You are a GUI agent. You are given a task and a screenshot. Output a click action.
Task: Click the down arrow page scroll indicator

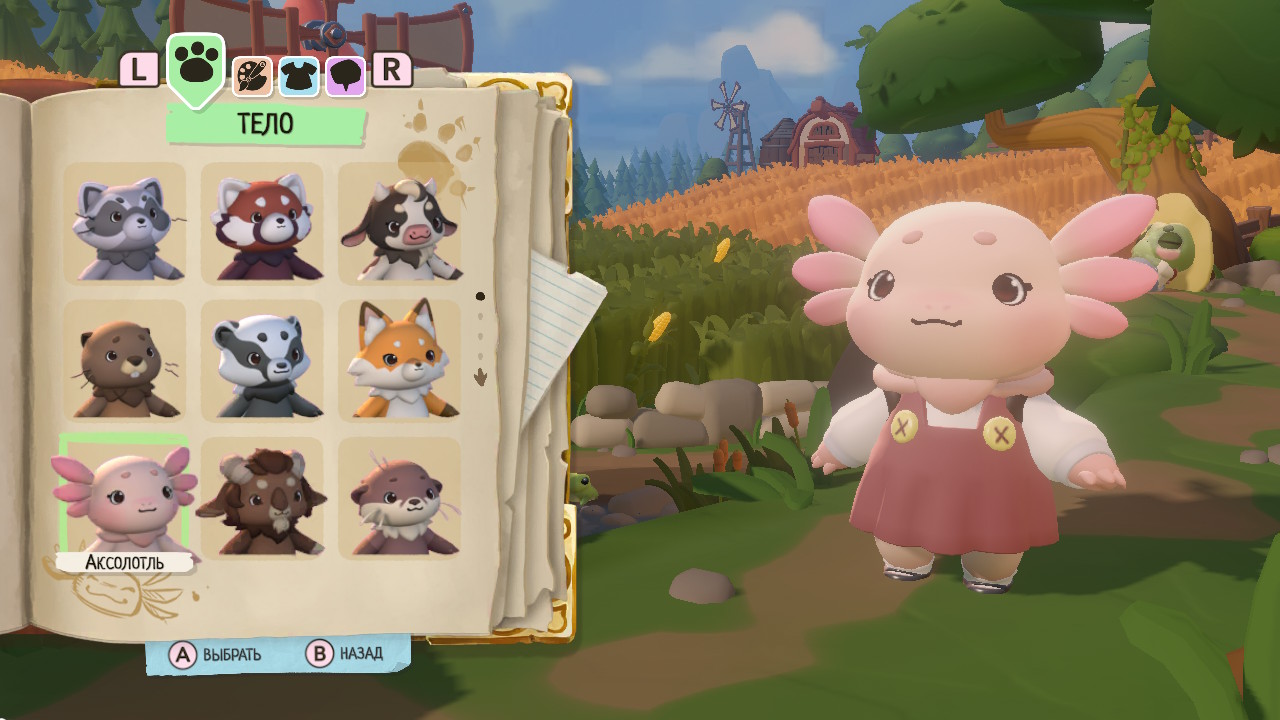pos(480,377)
